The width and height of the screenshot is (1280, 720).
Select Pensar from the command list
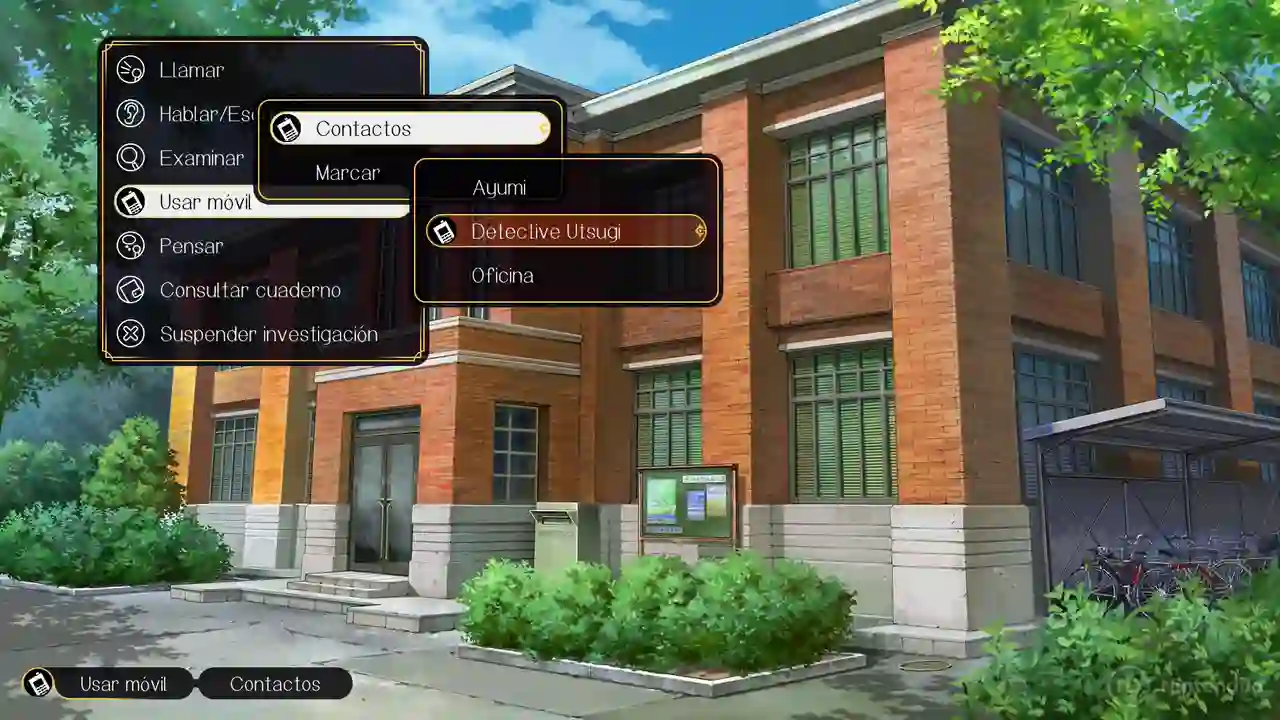pos(191,246)
